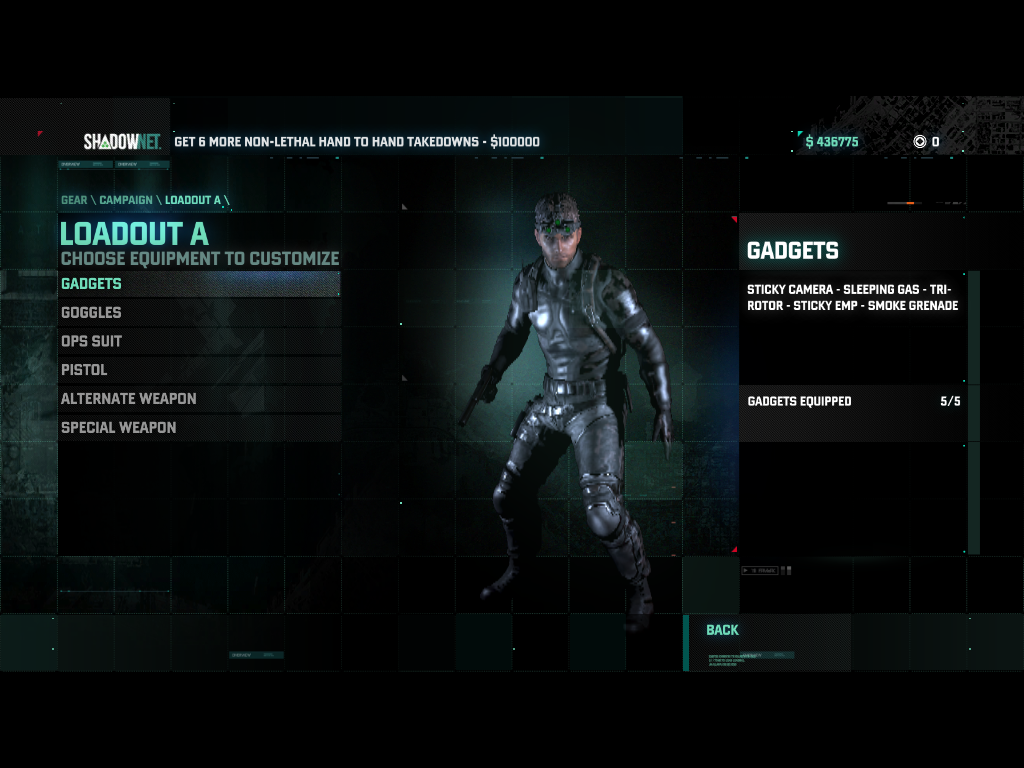The width and height of the screenshot is (1024, 768).
Task: Go to Gear in the breadcrumb
Action: [x=74, y=200]
